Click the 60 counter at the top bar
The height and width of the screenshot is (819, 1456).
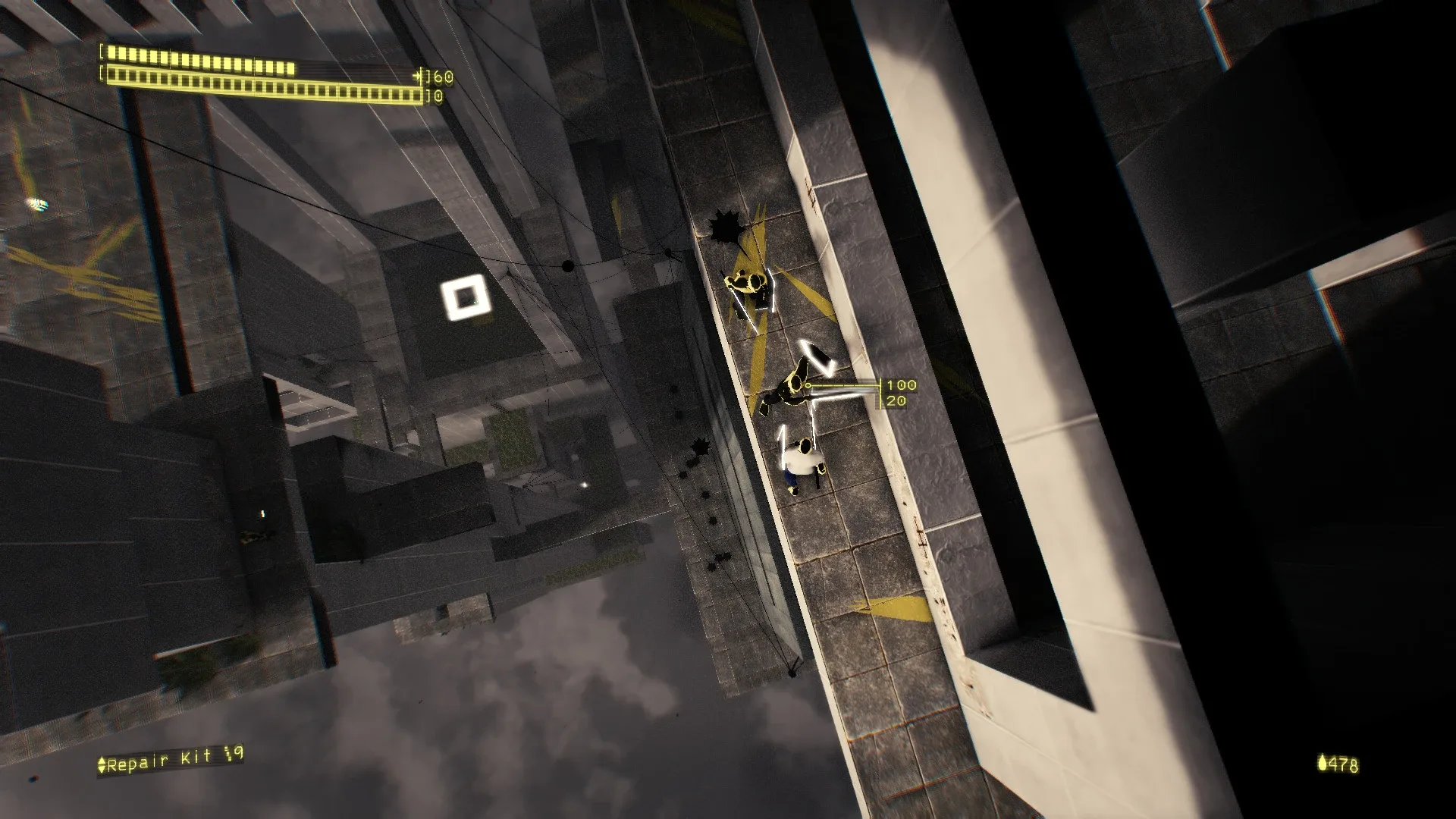tap(444, 77)
